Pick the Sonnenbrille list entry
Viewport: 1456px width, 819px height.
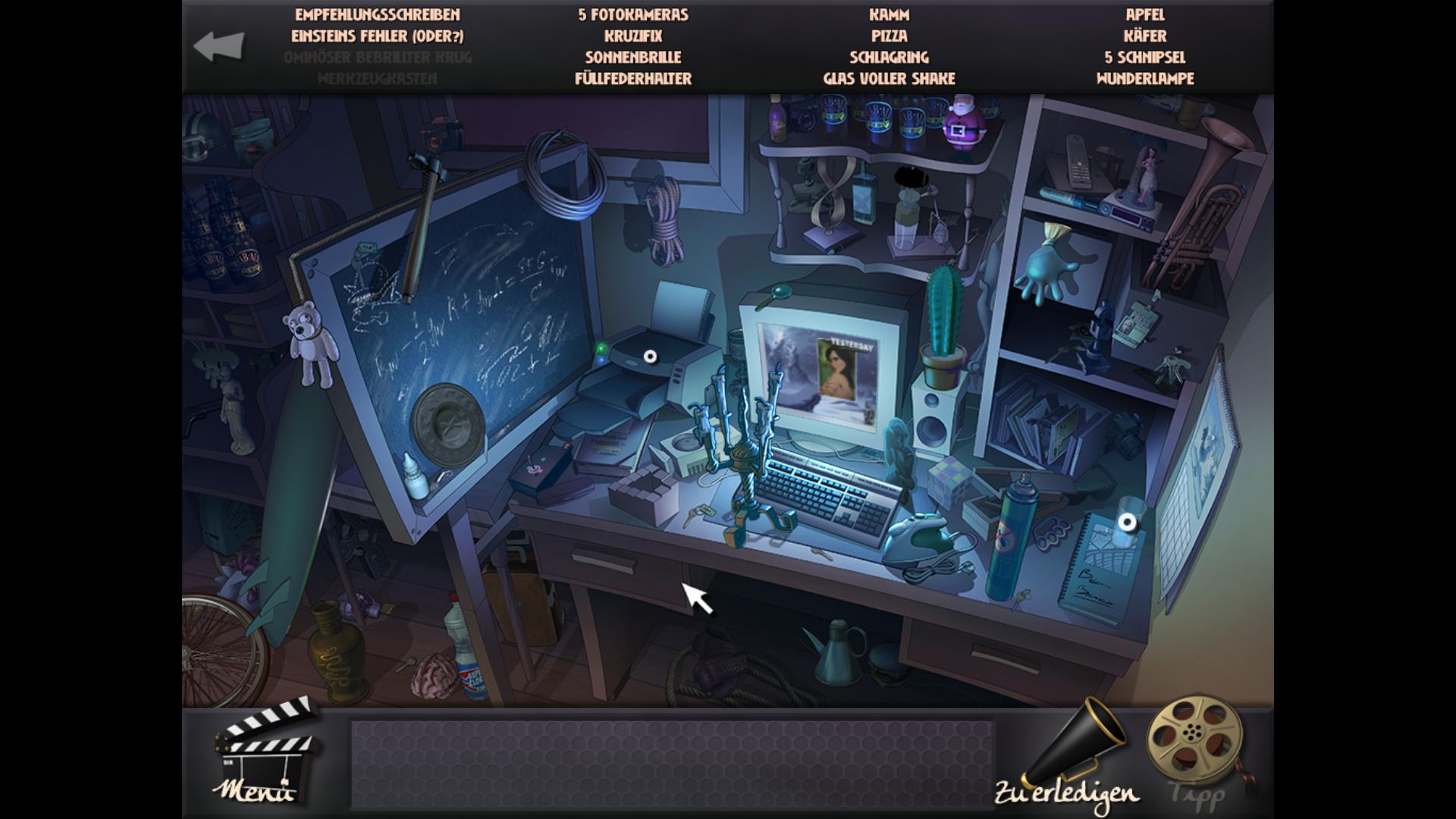click(x=633, y=57)
